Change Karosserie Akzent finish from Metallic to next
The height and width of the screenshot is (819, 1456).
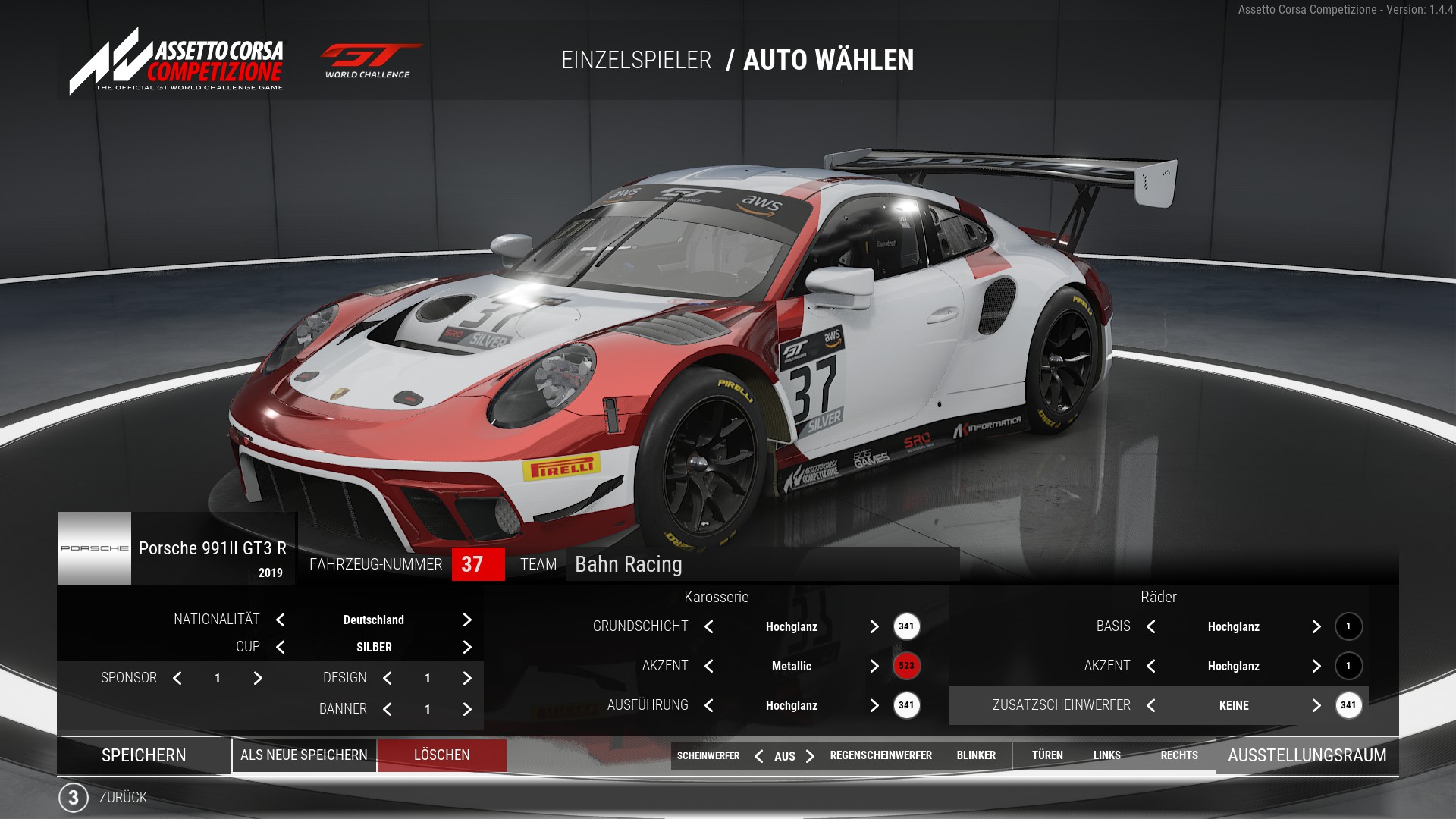click(x=874, y=666)
